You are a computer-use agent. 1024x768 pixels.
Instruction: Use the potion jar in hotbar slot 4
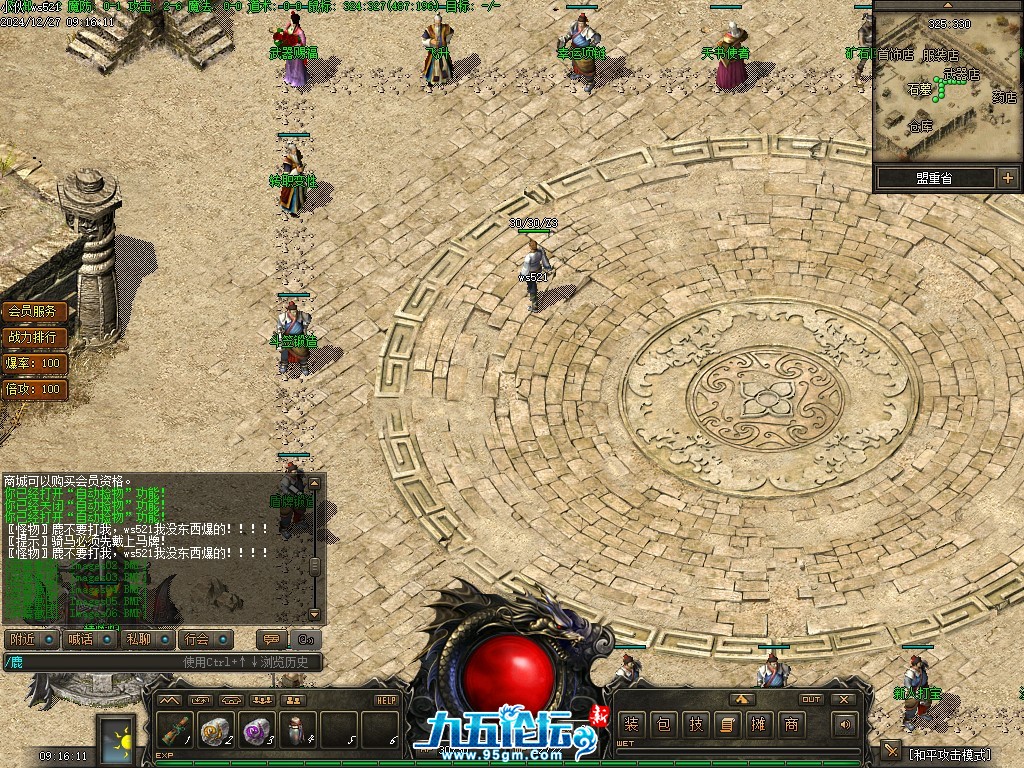click(298, 730)
